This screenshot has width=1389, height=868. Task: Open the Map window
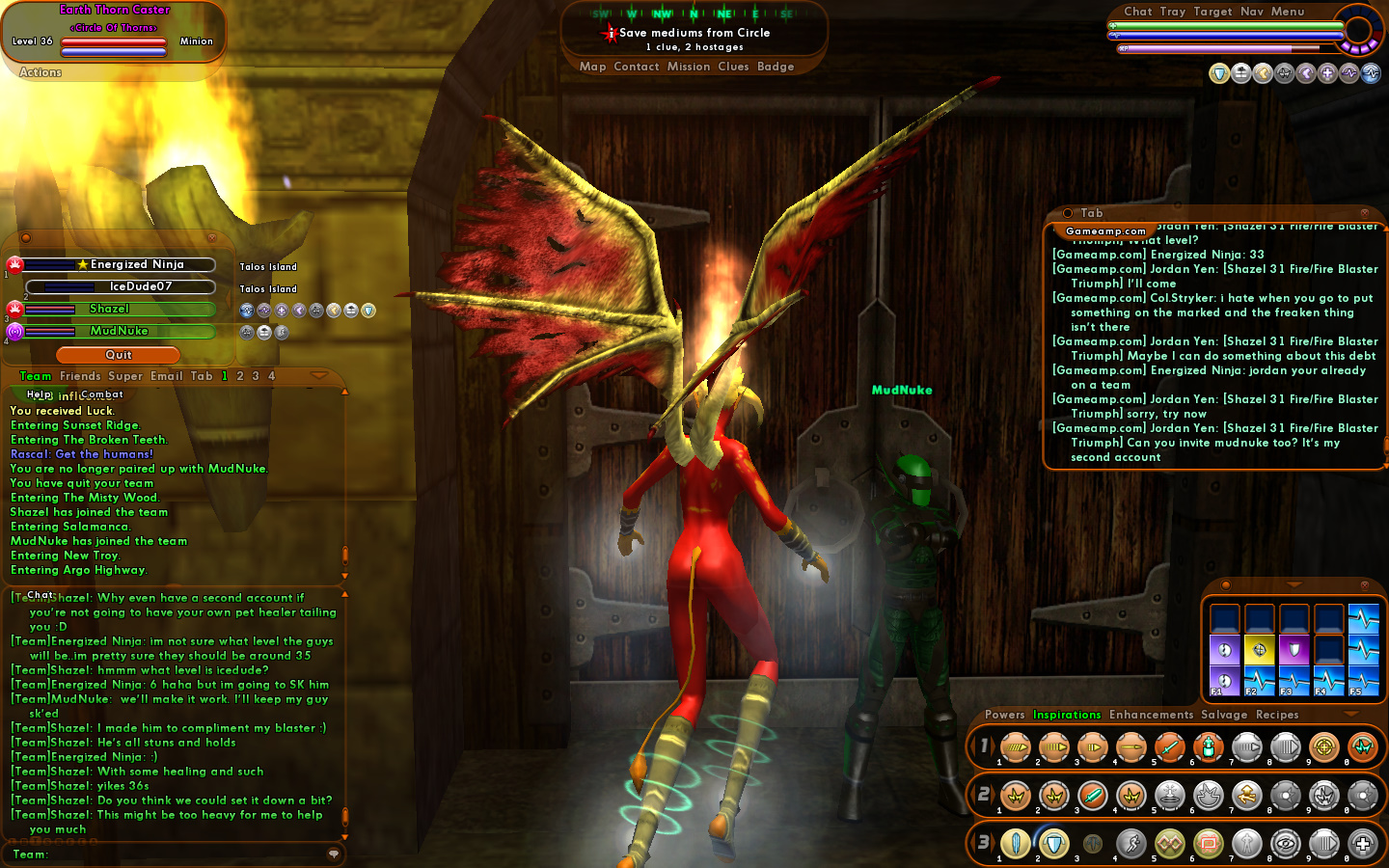click(x=592, y=67)
